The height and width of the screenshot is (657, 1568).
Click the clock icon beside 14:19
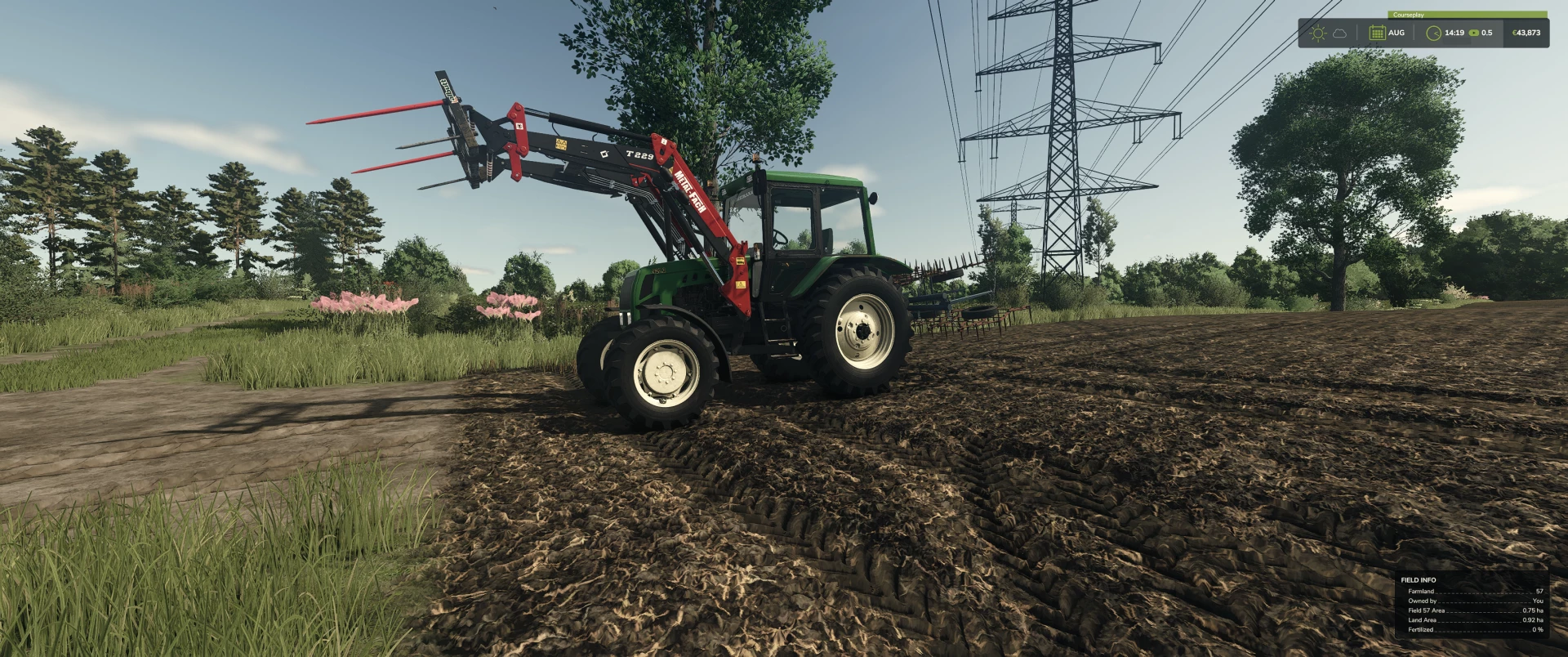[1434, 34]
